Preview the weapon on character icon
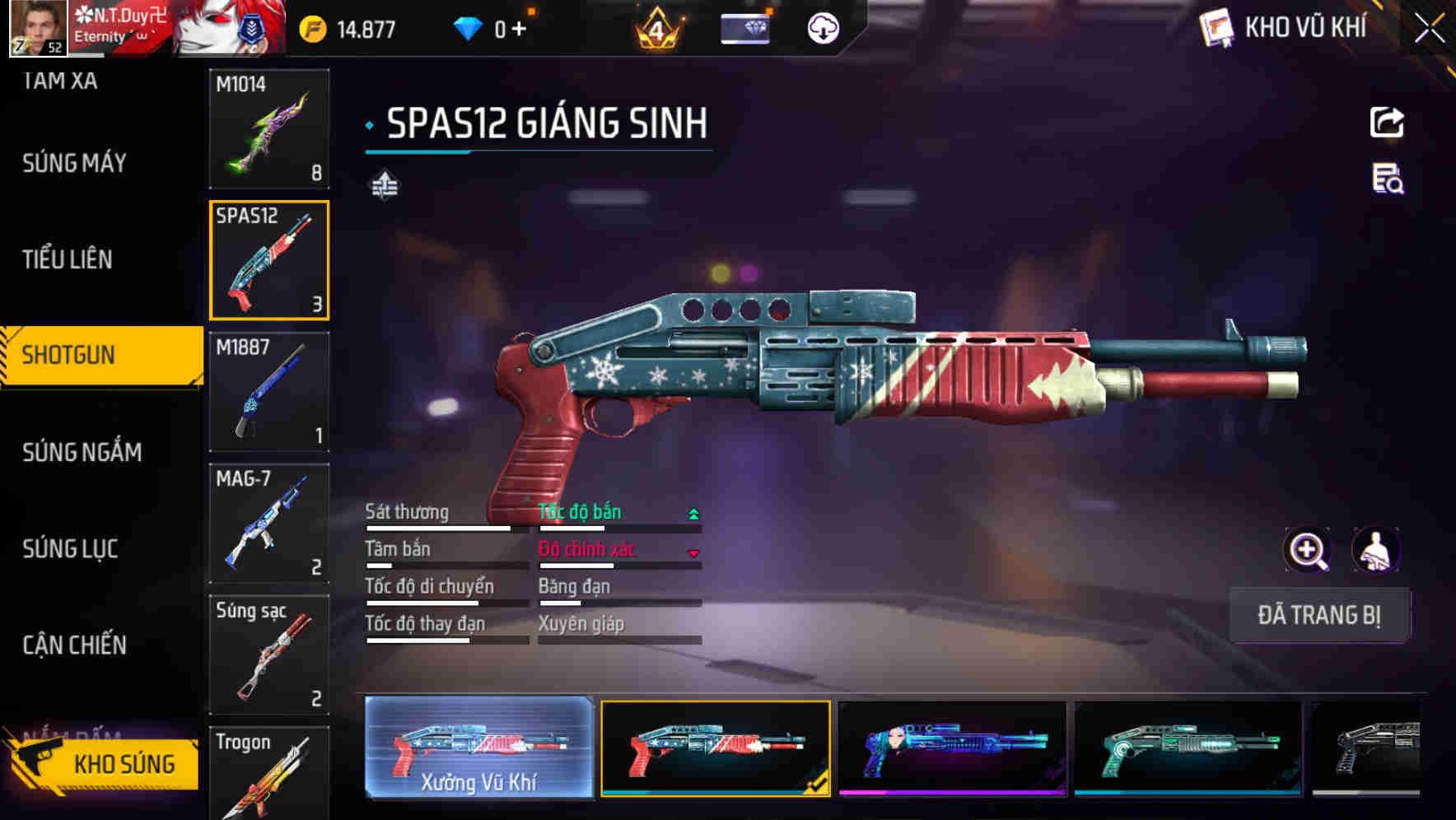This screenshot has height=820, width=1456. pyautogui.click(x=1375, y=550)
